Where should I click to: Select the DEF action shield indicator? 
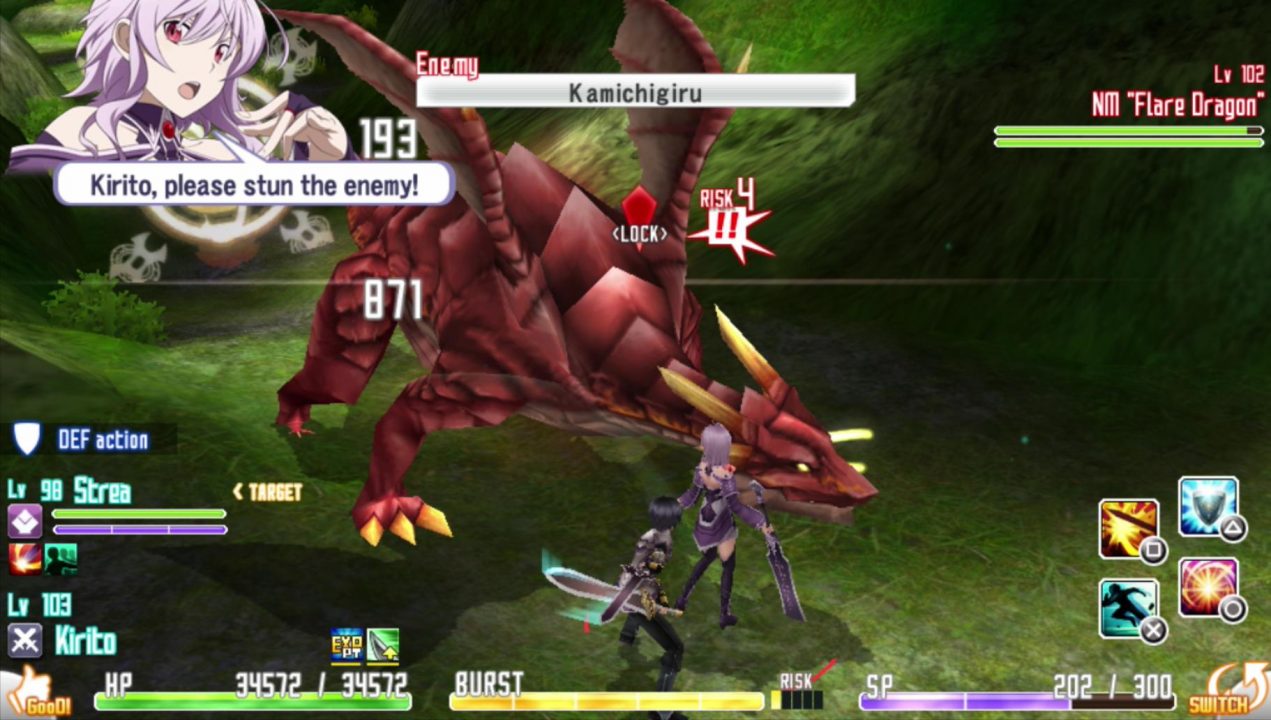tap(27, 439)
